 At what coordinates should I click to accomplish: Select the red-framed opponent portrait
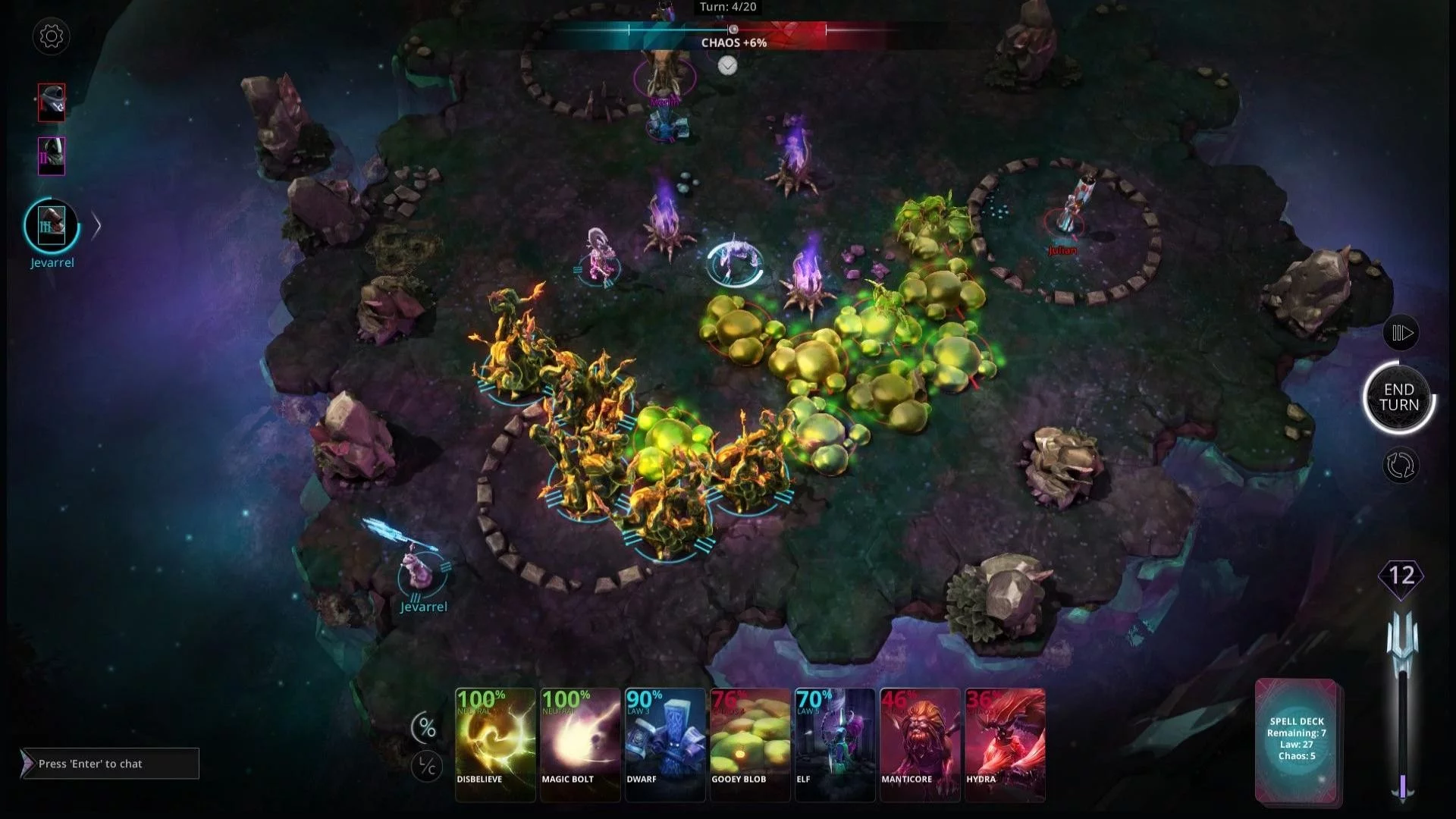52,102
